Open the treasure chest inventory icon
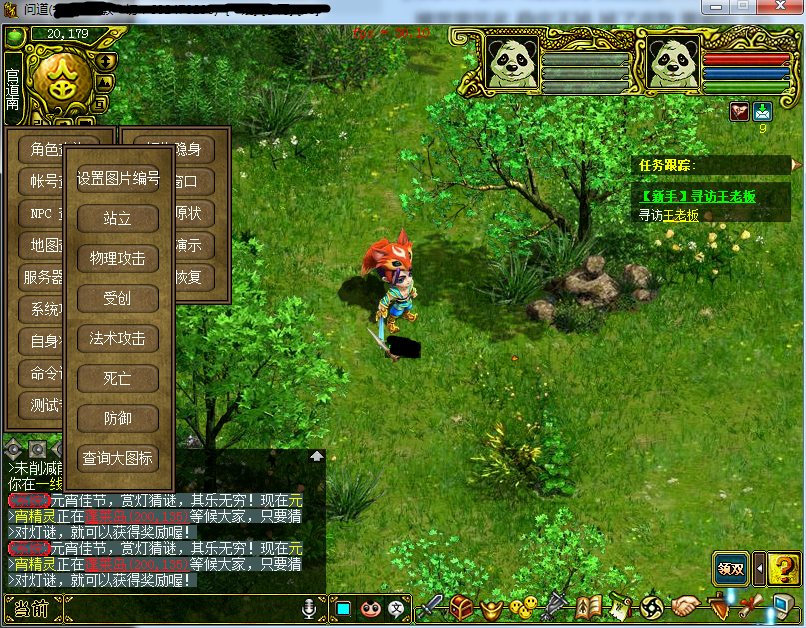Screen dimensions: 806x628 461,607
